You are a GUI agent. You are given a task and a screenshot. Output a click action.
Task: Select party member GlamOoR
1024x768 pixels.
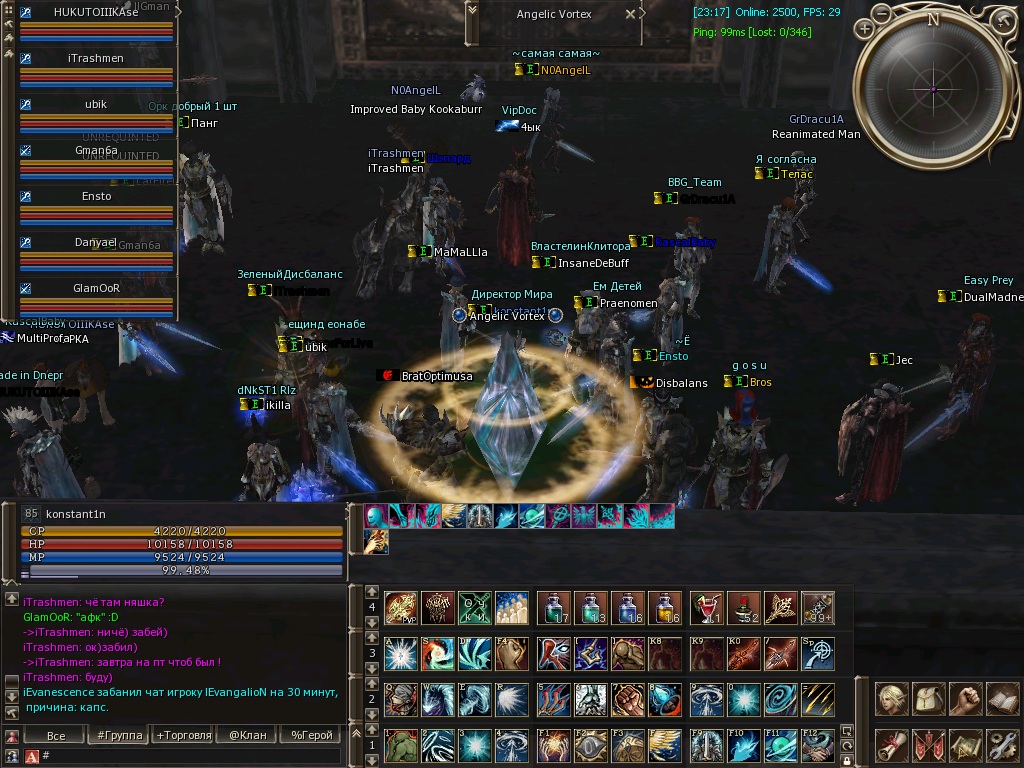[x=96, y=288]
